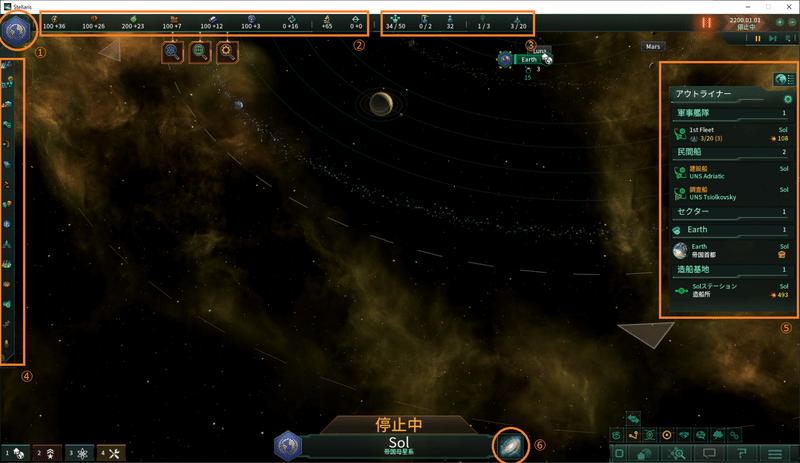
Task: Click the physics research alert icon
Action: pyautogui.click(x=174, y=53)
